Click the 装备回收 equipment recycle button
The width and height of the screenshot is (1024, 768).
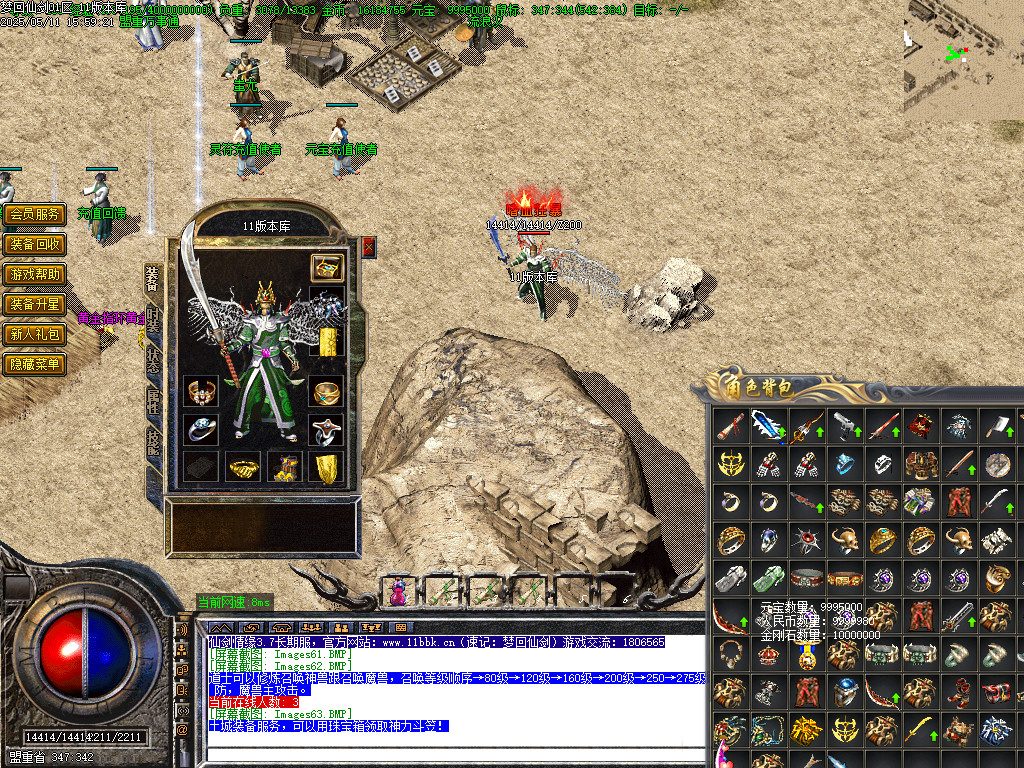[x=34, y=244]
